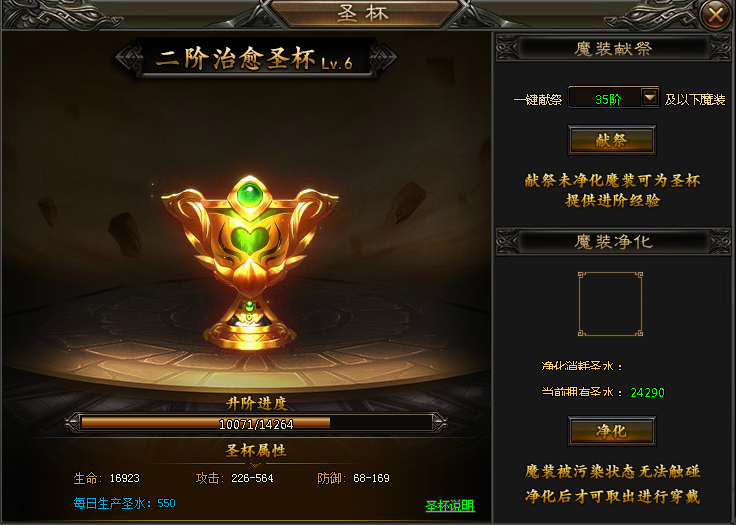Open the 圣杯说明 help link

pyautogui.click(x=450, y=506)
